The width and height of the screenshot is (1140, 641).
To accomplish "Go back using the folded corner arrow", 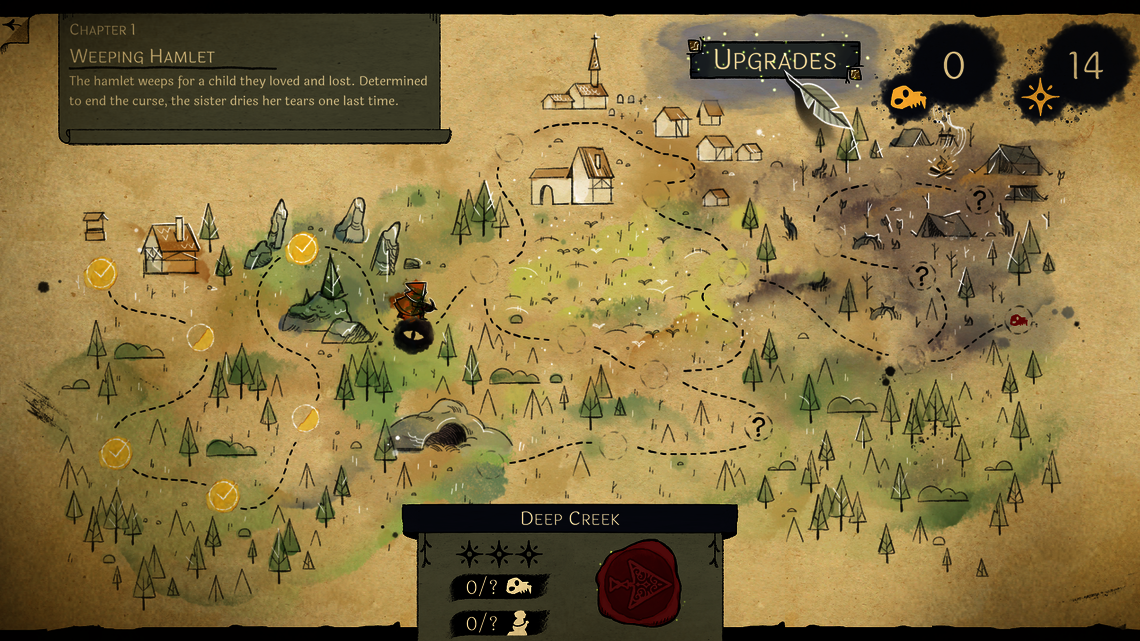I will tap(14, 31).
